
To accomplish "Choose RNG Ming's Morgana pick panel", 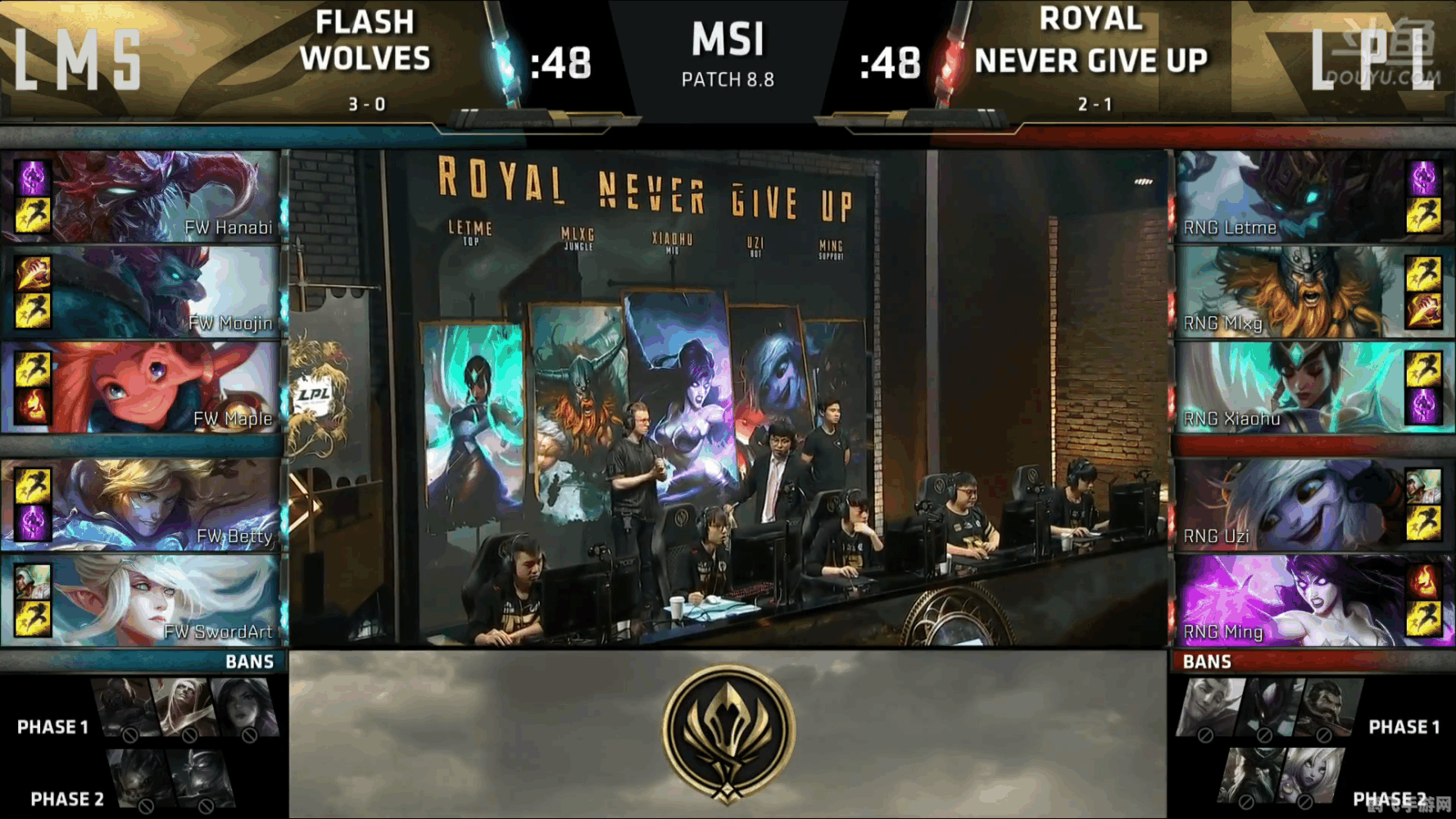I will click(x=1290, y=600).
